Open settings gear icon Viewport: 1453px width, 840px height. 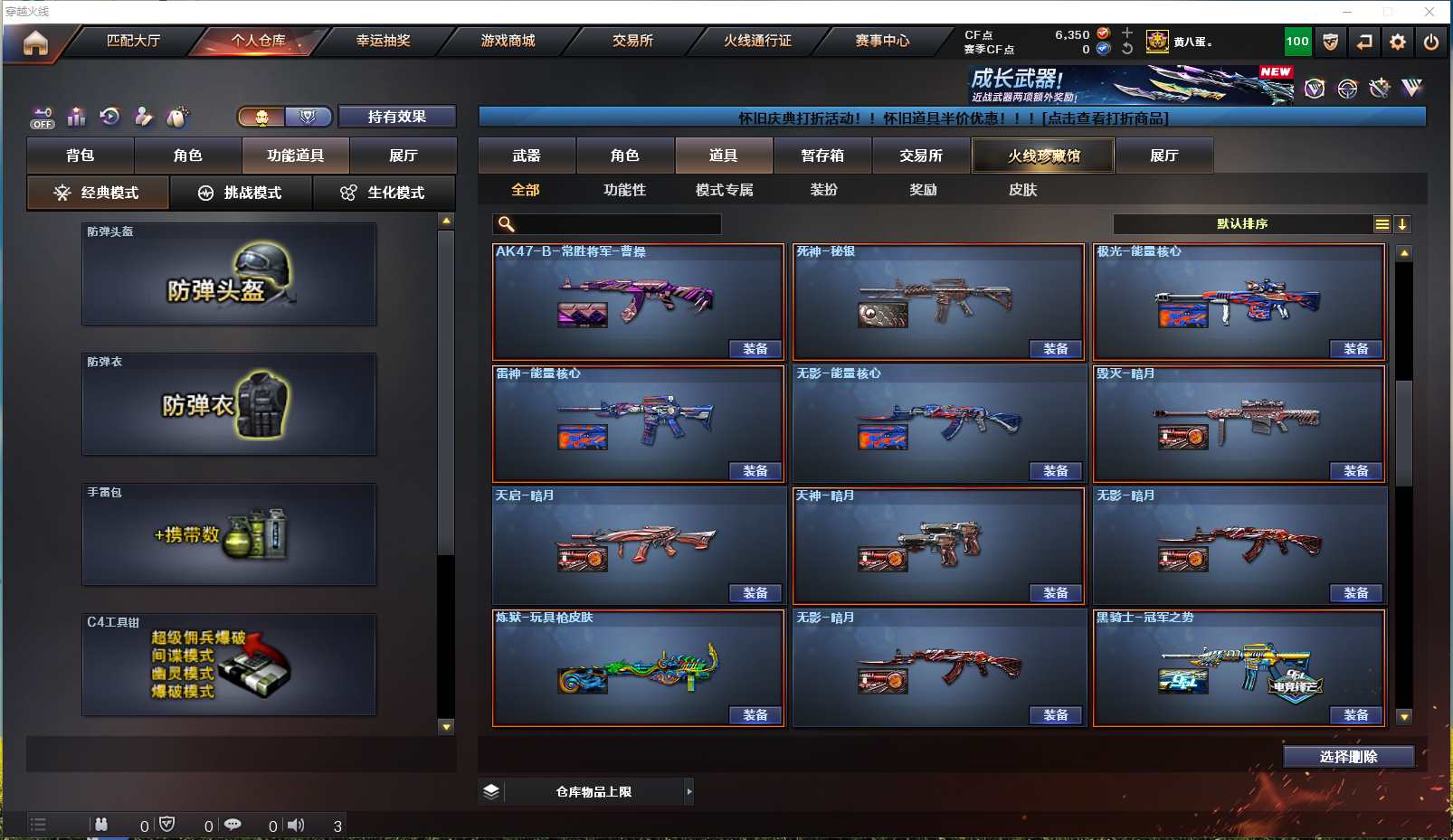(x=1398, y=42)
